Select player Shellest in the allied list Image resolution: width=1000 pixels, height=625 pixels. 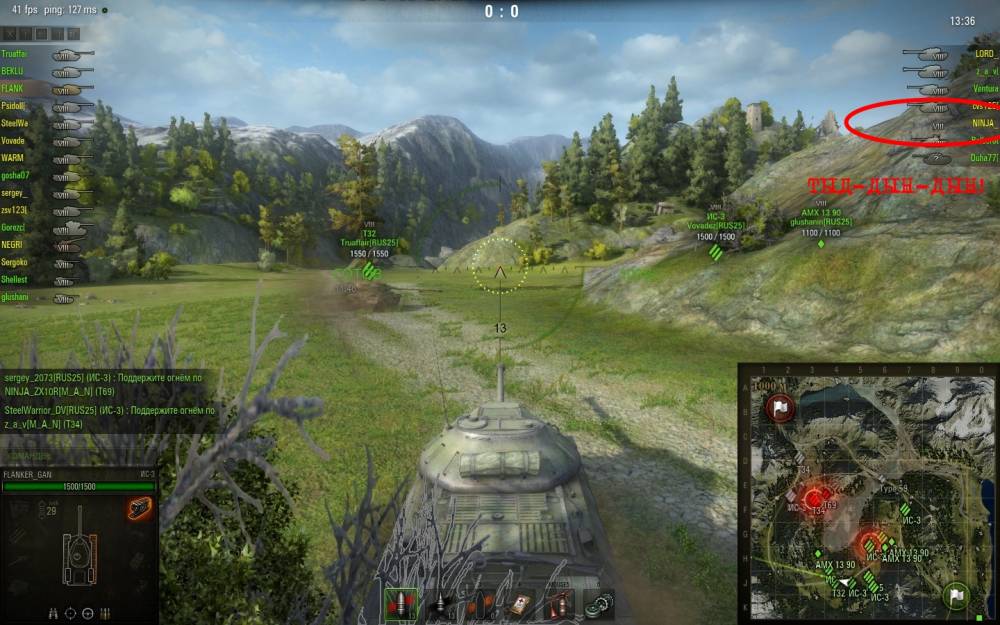click(x=15, y=280)
